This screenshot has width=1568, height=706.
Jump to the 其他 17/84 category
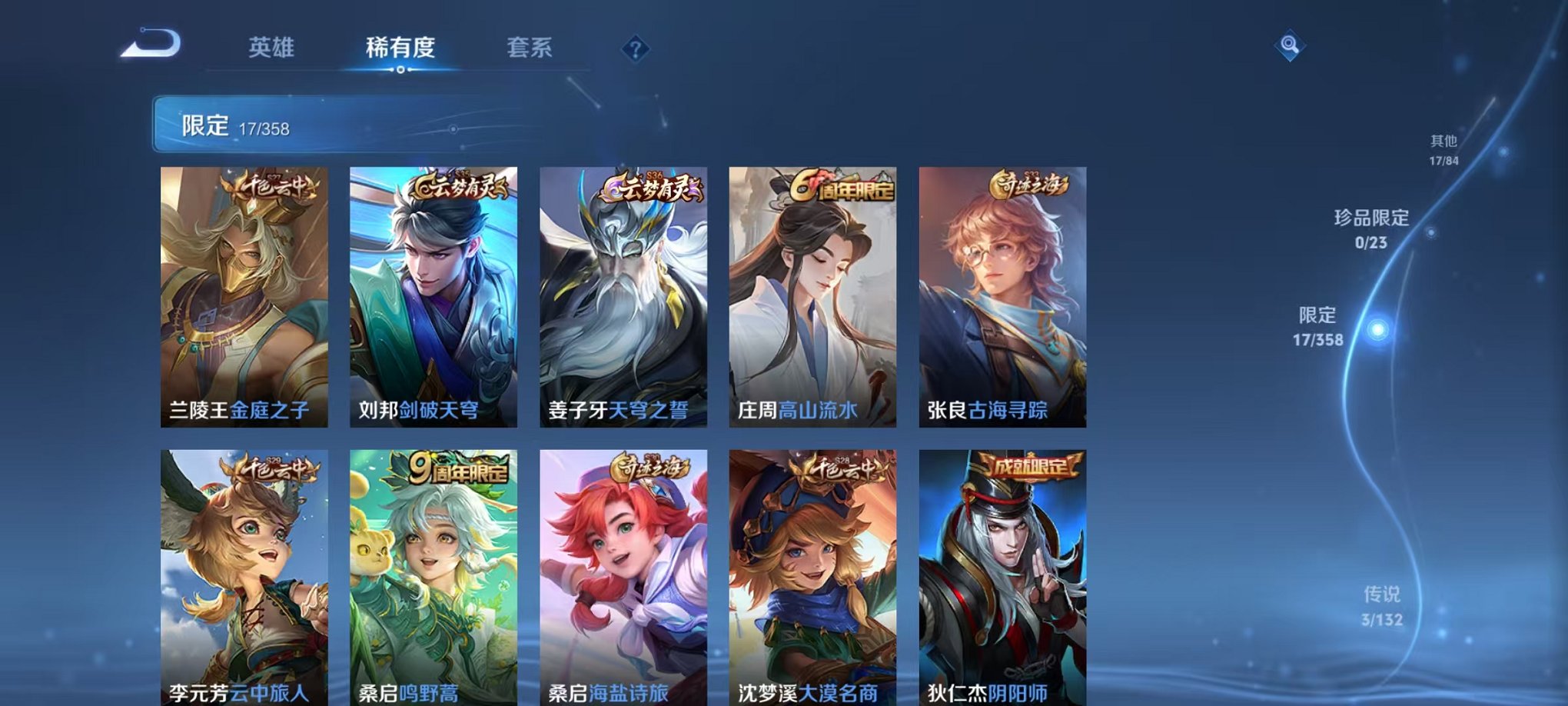tap(1443, 150)
